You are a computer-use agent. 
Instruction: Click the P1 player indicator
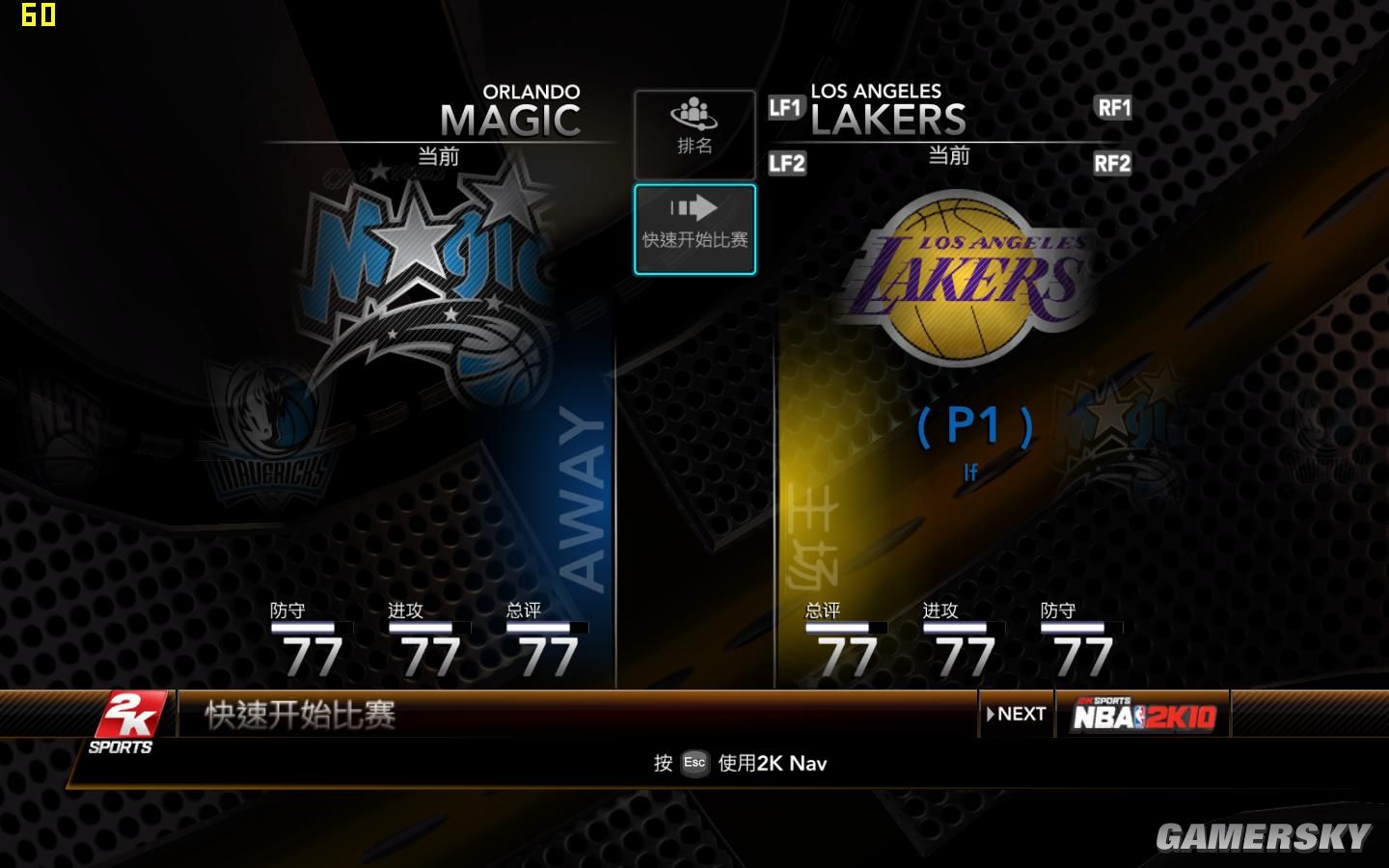[974, 424]
